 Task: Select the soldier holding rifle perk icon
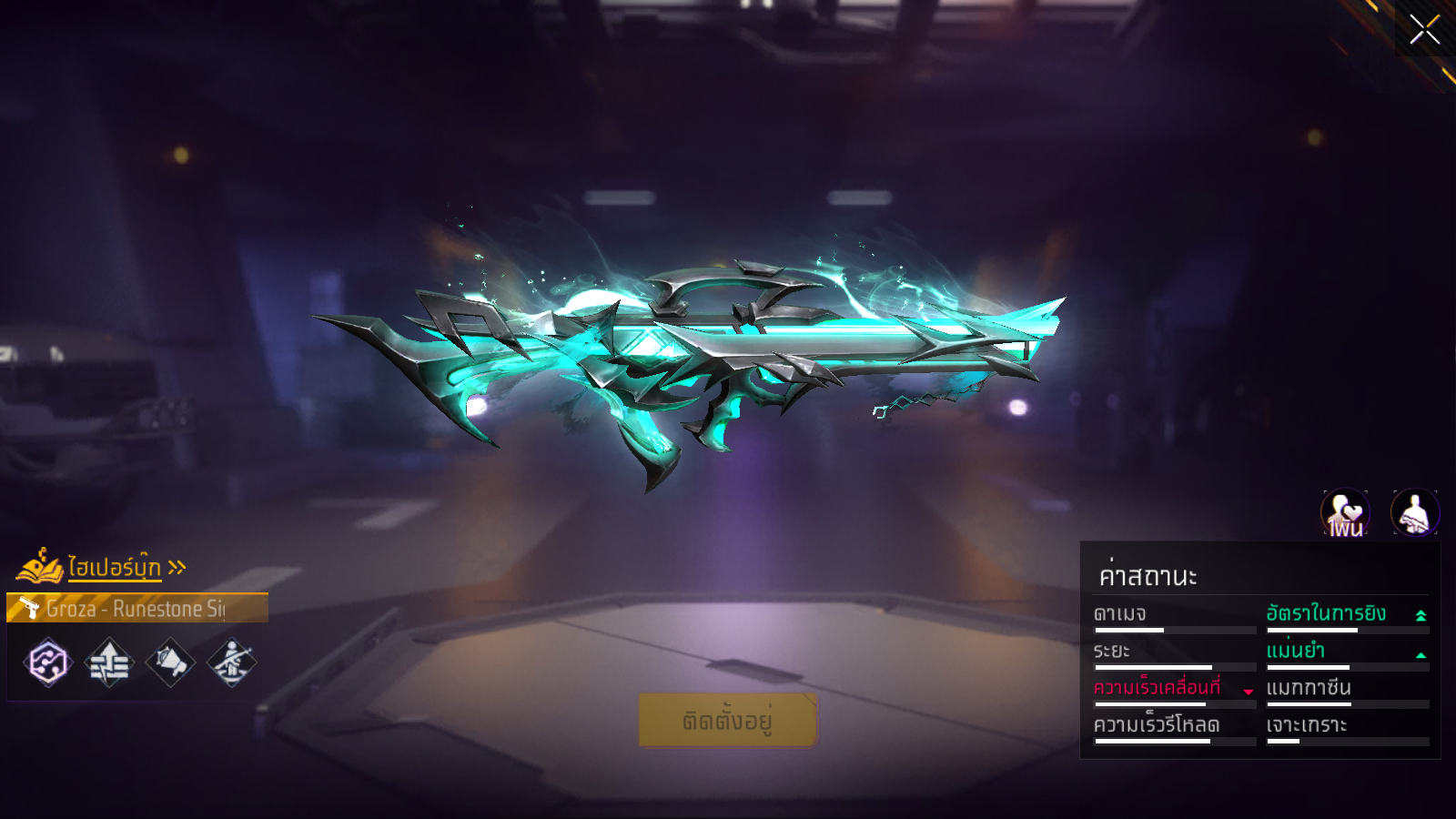[232, 662]
